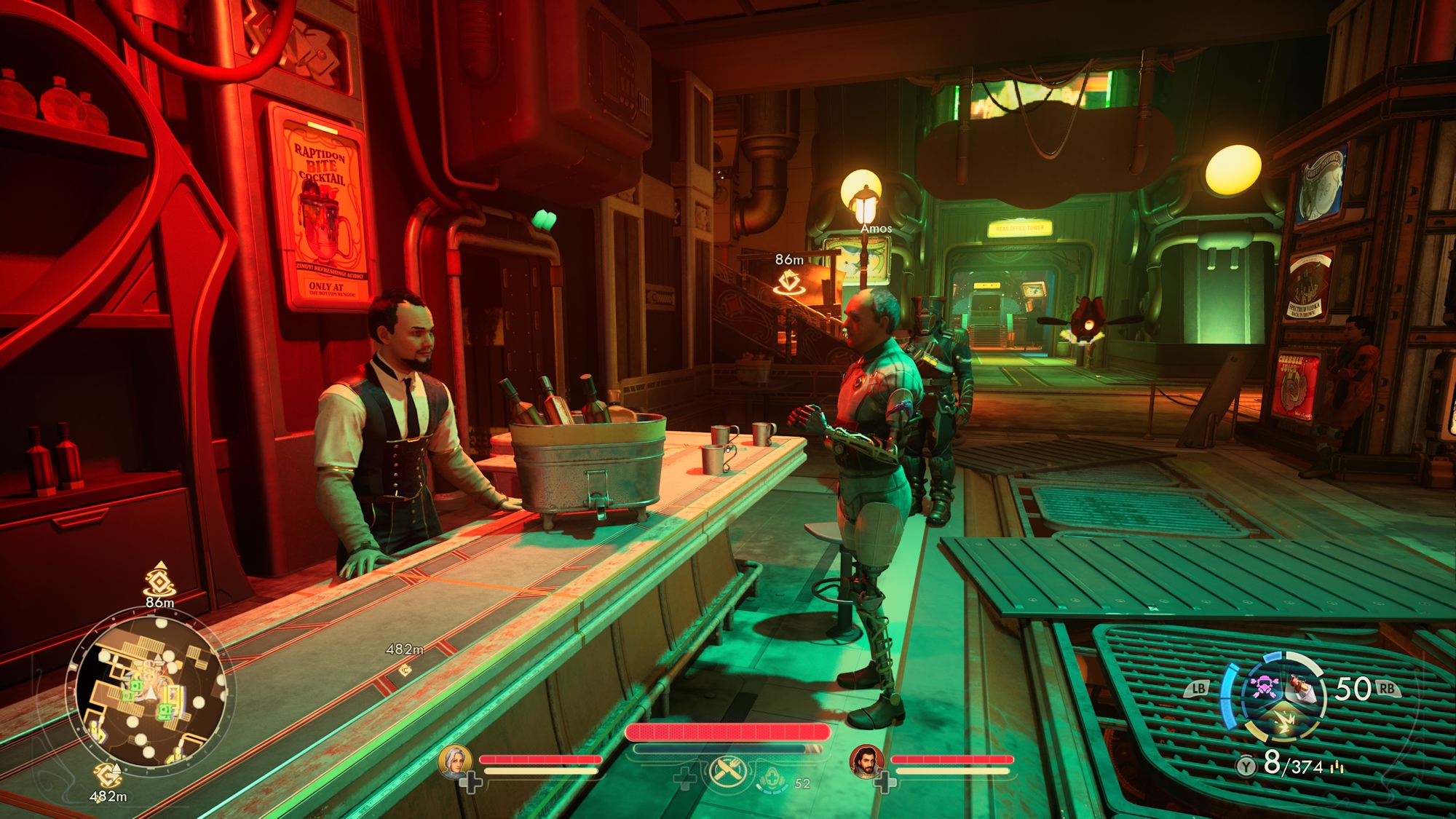The image size is (1456, 819).
Task: Choose the pink gas mask gadget
Action: (x=1265, y=687)
